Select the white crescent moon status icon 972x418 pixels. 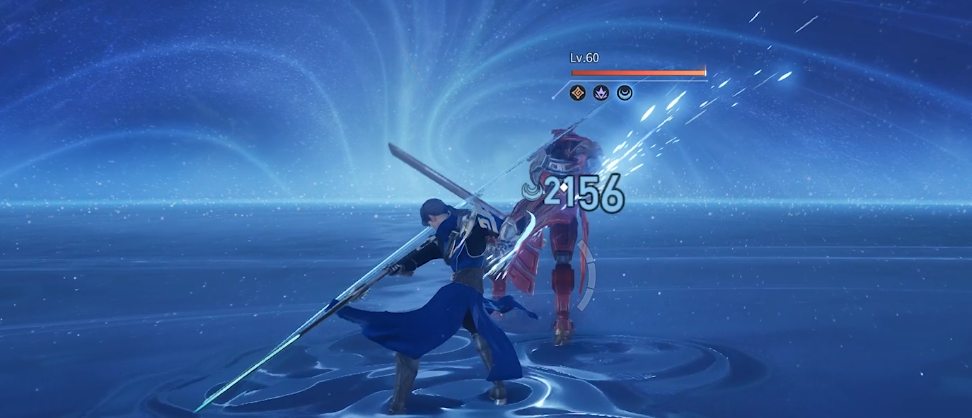coord(625,93)
